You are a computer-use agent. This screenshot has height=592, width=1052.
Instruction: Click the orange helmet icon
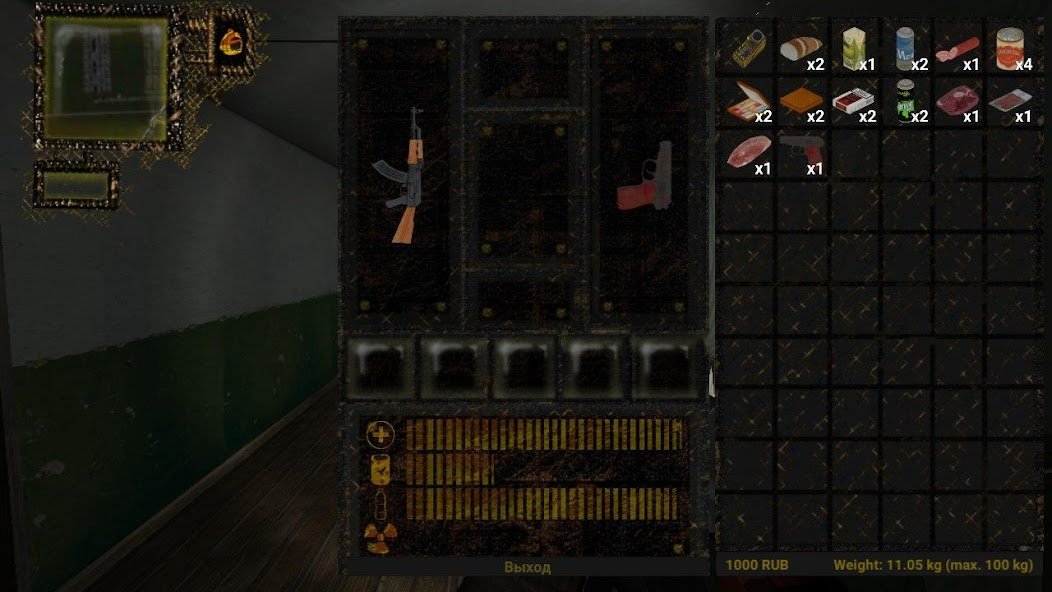[x=232, y=40]
